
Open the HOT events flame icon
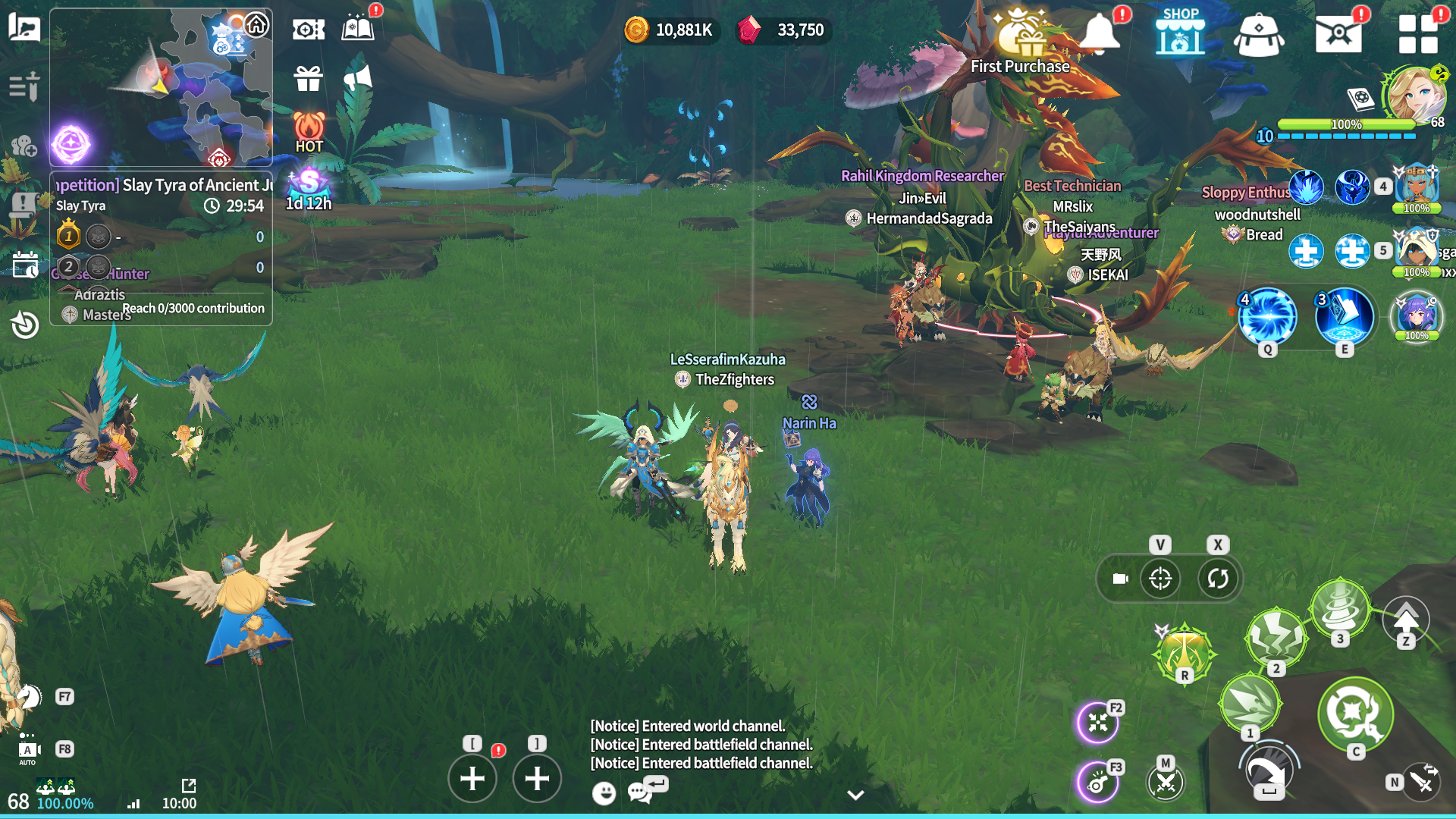[x=309, y=132]
